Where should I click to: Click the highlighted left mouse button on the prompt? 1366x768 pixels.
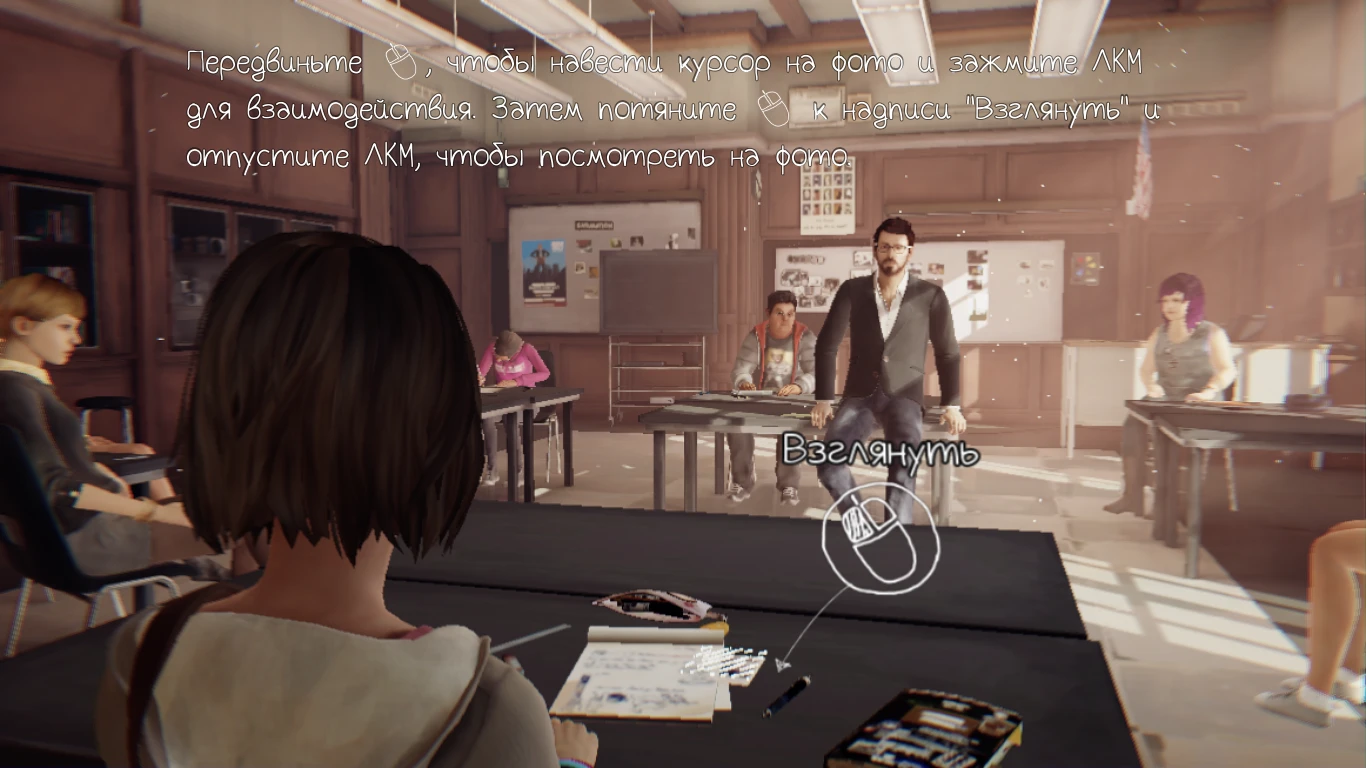[858, 525]
